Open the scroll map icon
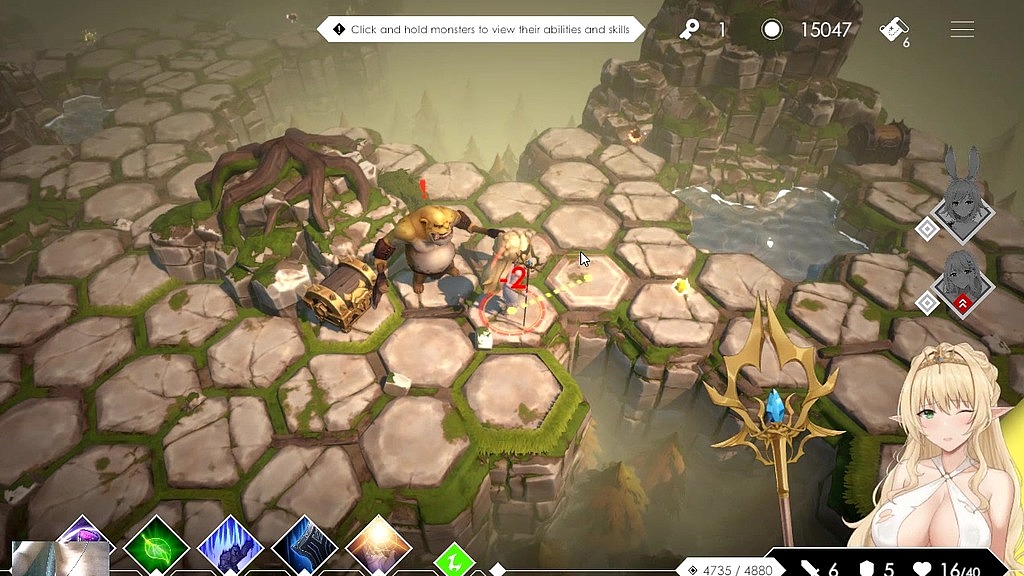 point(893,30)
